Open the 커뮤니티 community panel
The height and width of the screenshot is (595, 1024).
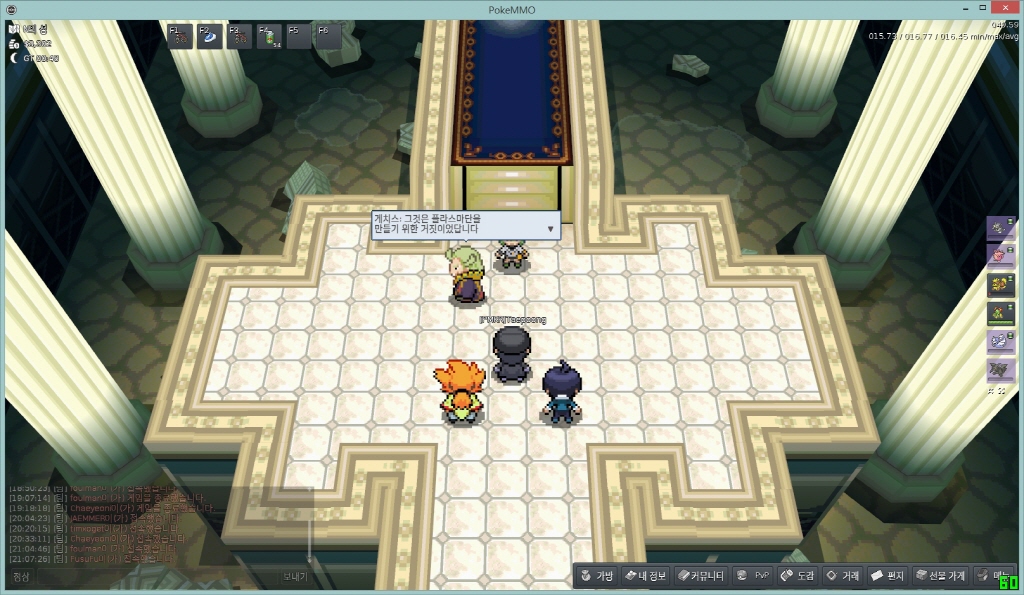[700, 576]
